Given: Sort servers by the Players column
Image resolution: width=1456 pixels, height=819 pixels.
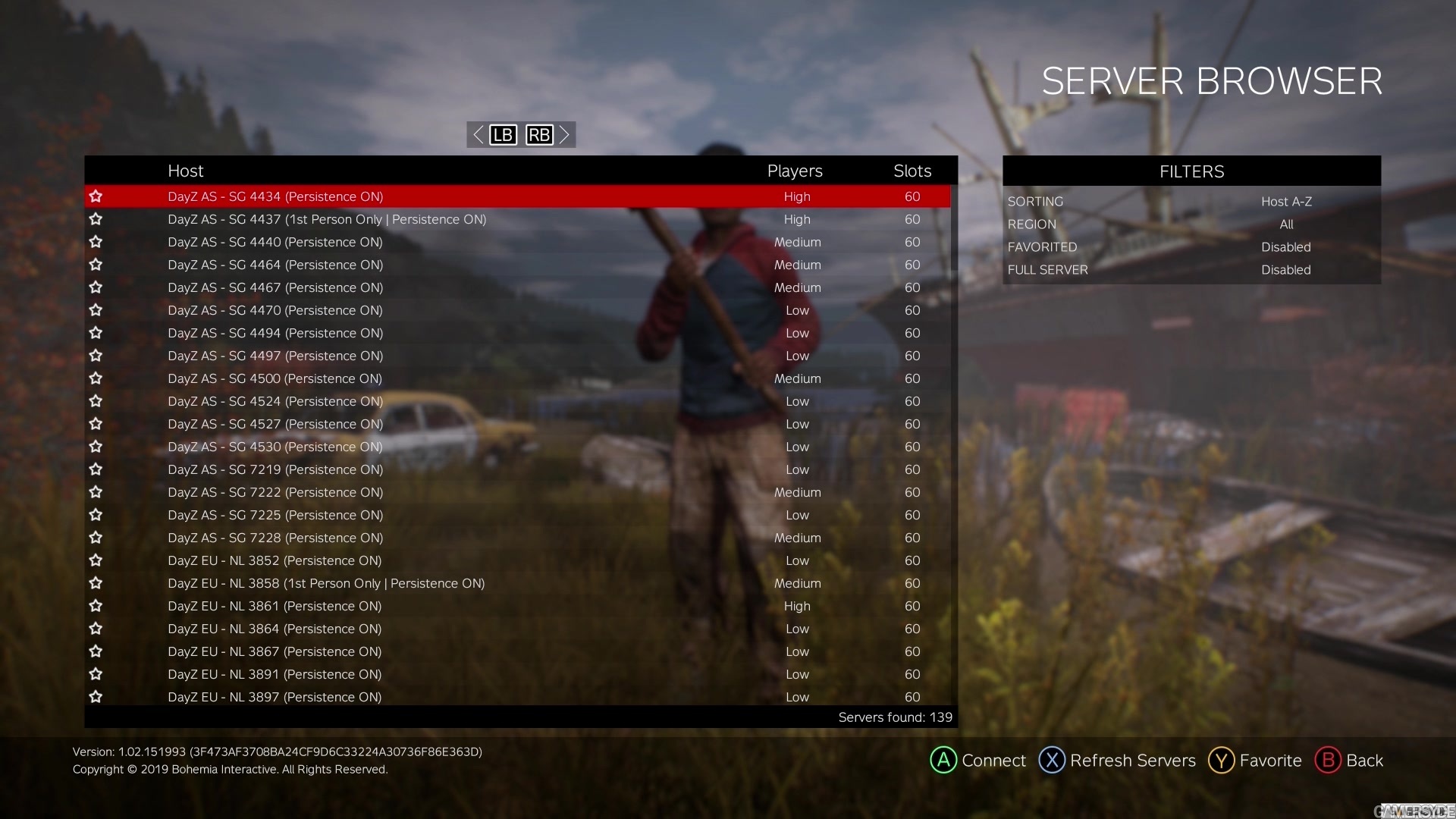Looking at the screenshot, I should [x=795, y=171].
